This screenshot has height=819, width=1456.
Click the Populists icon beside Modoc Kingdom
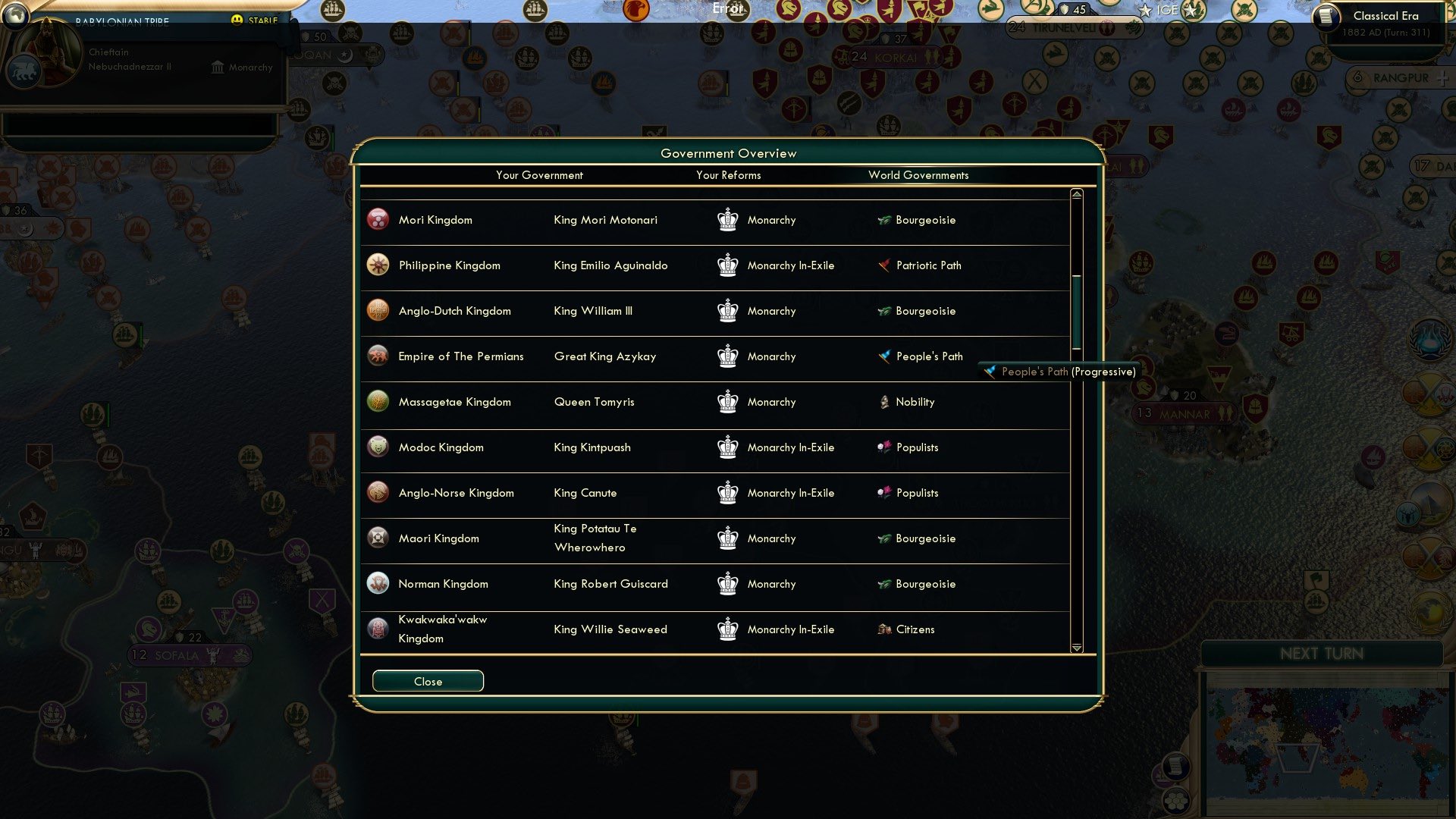tap(885, 447)
